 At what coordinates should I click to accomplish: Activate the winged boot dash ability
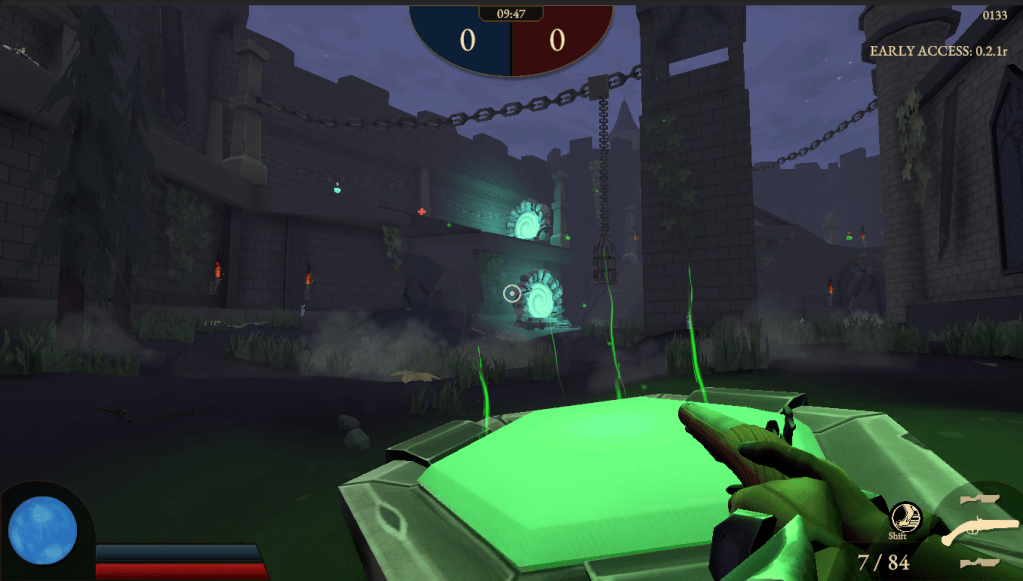tap(903, 516)
